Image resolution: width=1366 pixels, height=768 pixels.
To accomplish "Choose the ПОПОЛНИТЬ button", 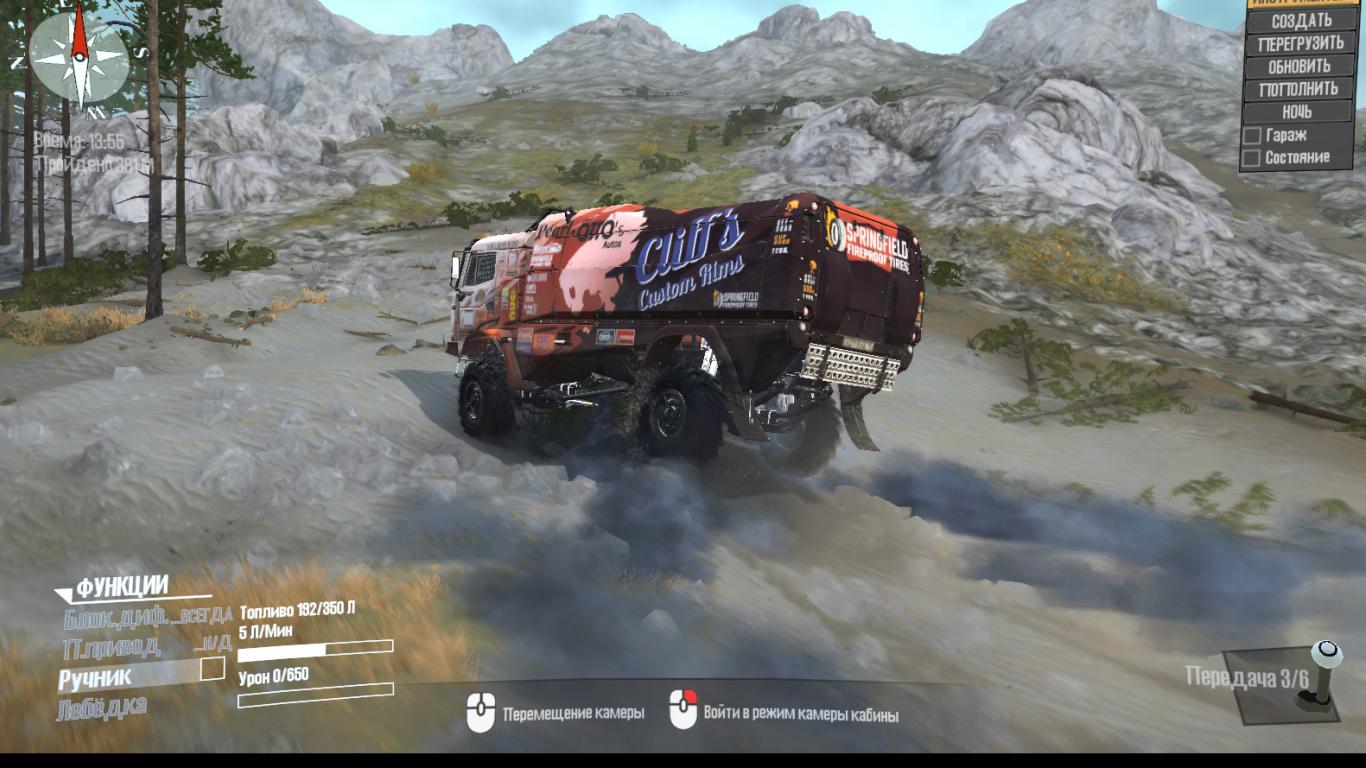I will coord(1301,90).
